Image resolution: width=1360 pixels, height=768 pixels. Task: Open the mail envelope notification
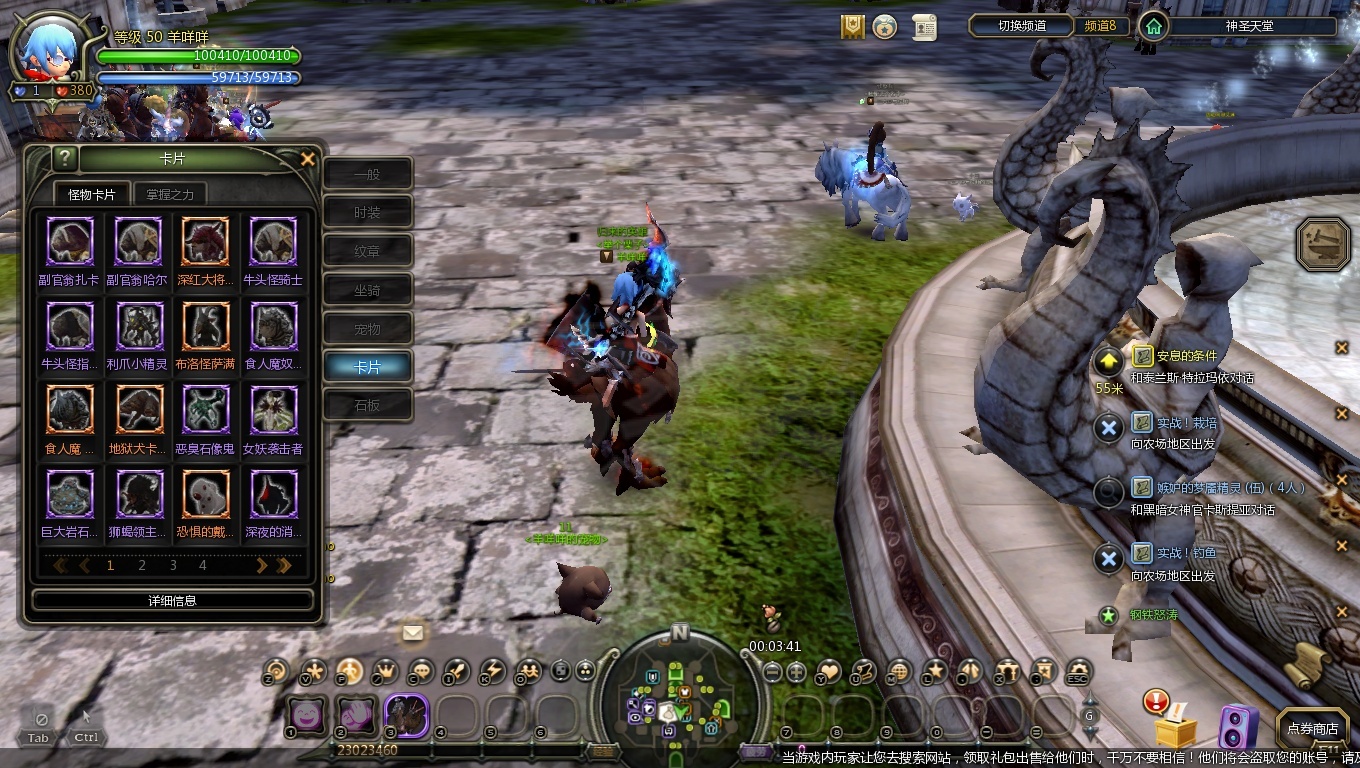412,632
